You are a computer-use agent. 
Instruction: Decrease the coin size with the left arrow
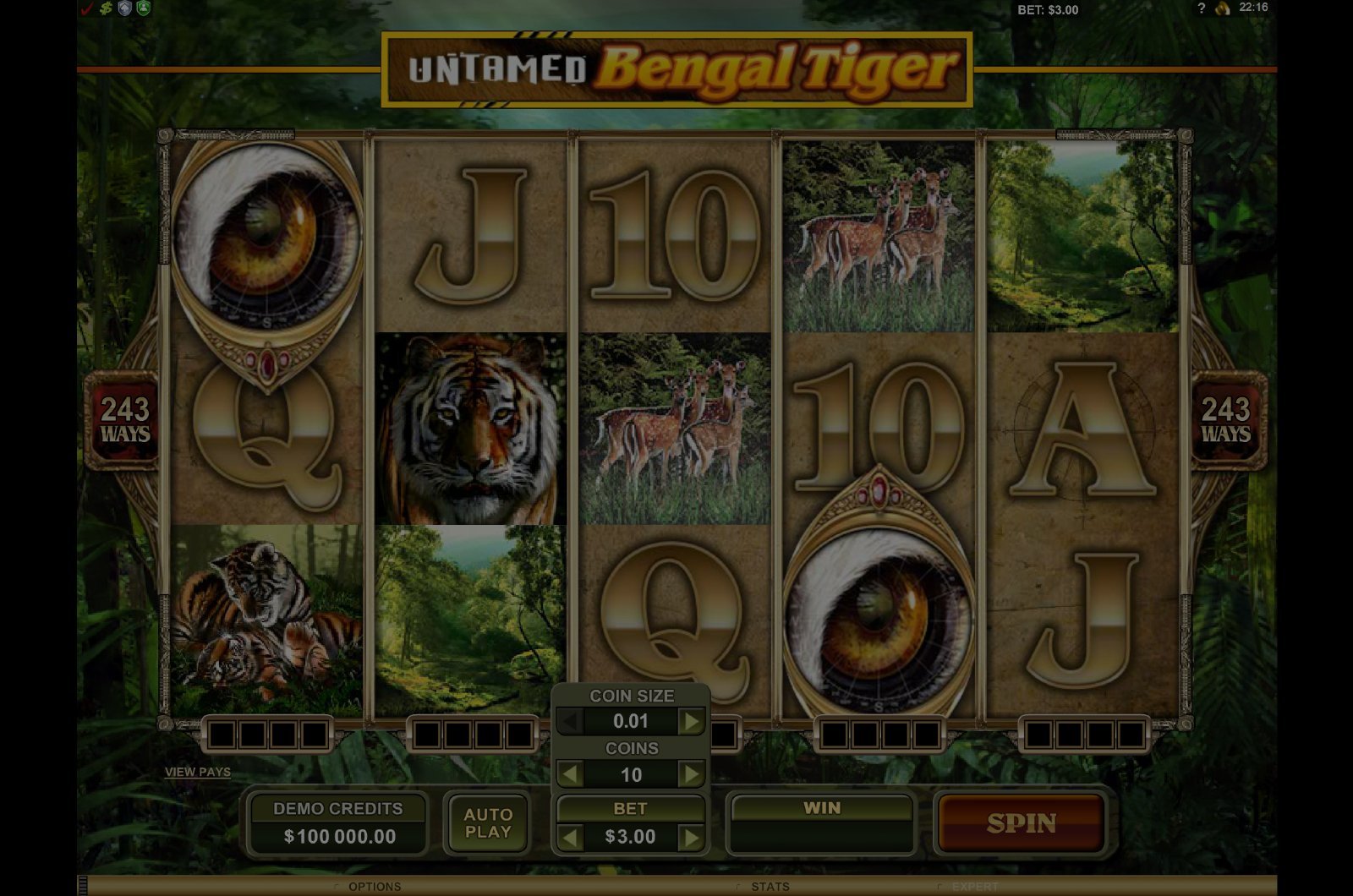pyautogui.click(x=571, y=722)
